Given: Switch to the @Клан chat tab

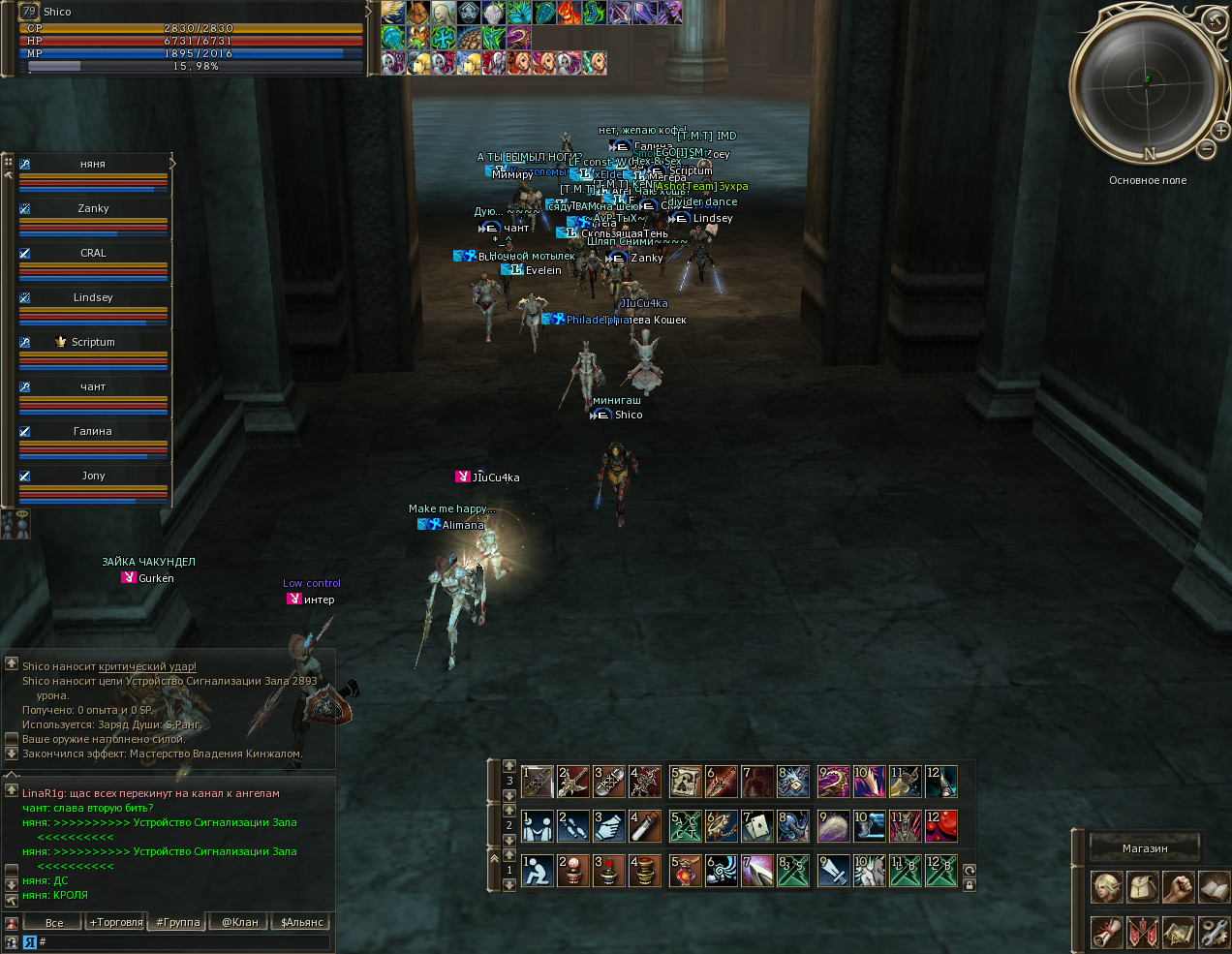Looking at the screenshot, I should (x=240, y=922).
